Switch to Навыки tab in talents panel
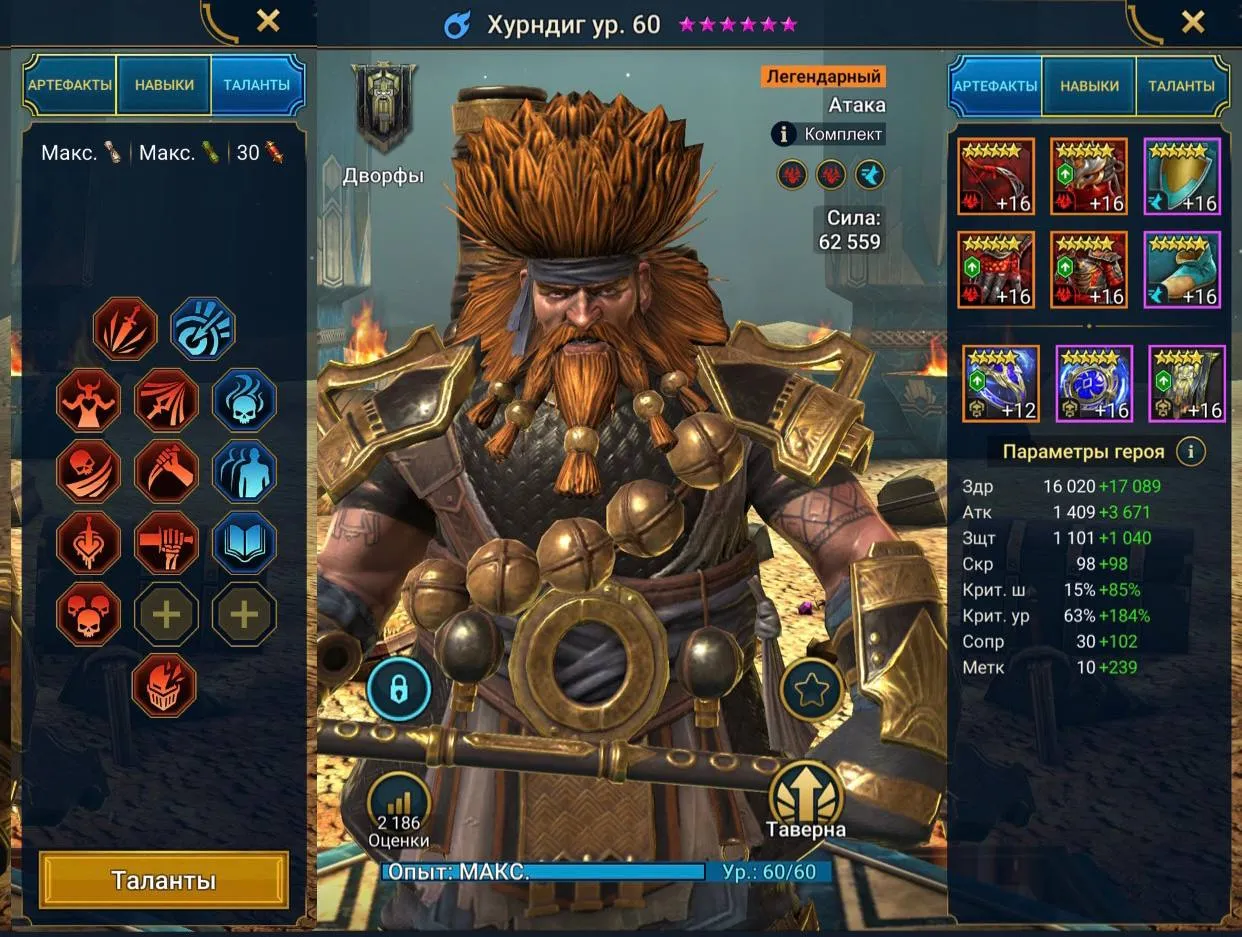 click(164, 85)
